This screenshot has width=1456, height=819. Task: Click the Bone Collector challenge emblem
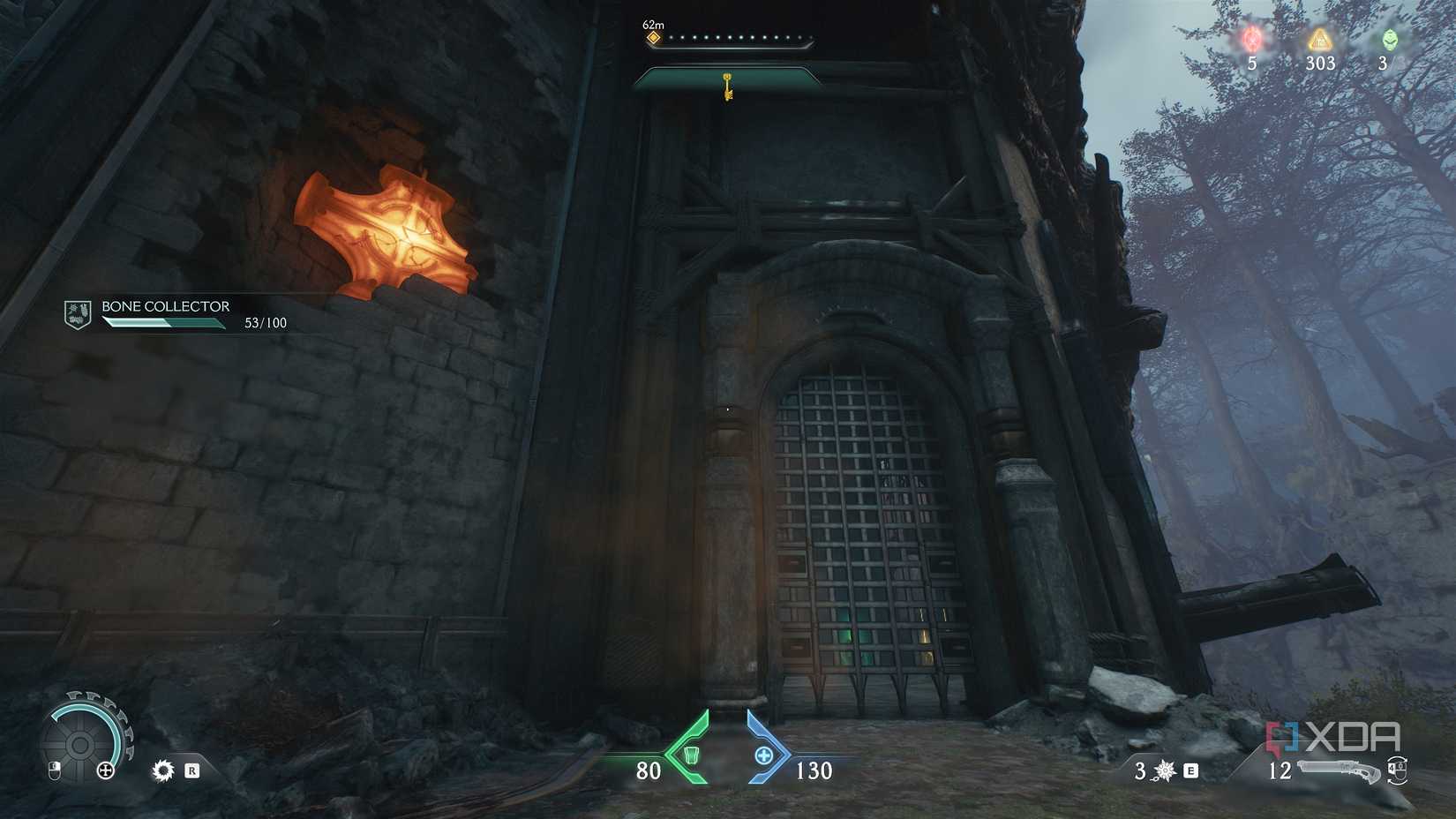76,313
